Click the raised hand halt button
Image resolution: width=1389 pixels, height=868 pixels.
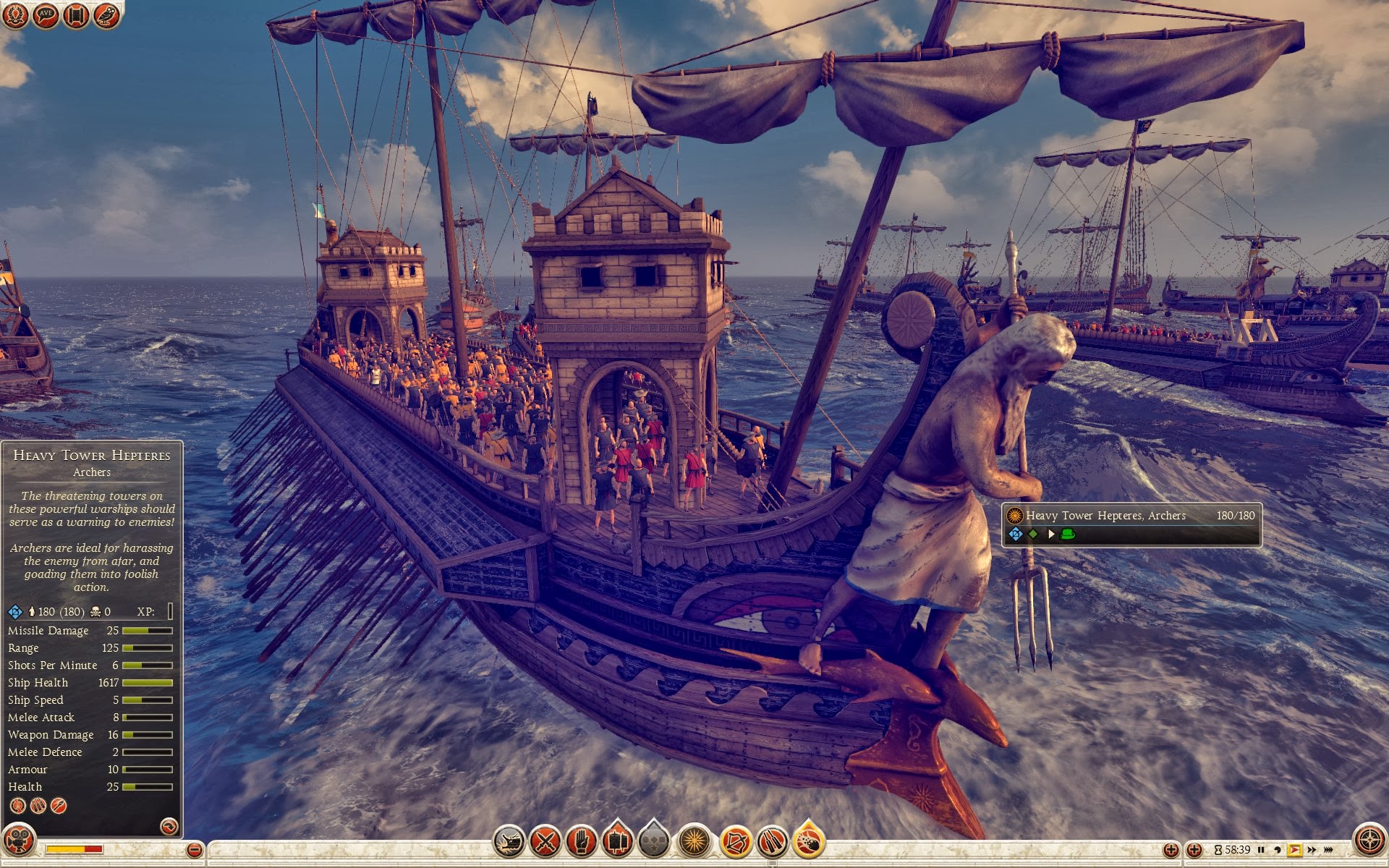(x=581, y=841)
